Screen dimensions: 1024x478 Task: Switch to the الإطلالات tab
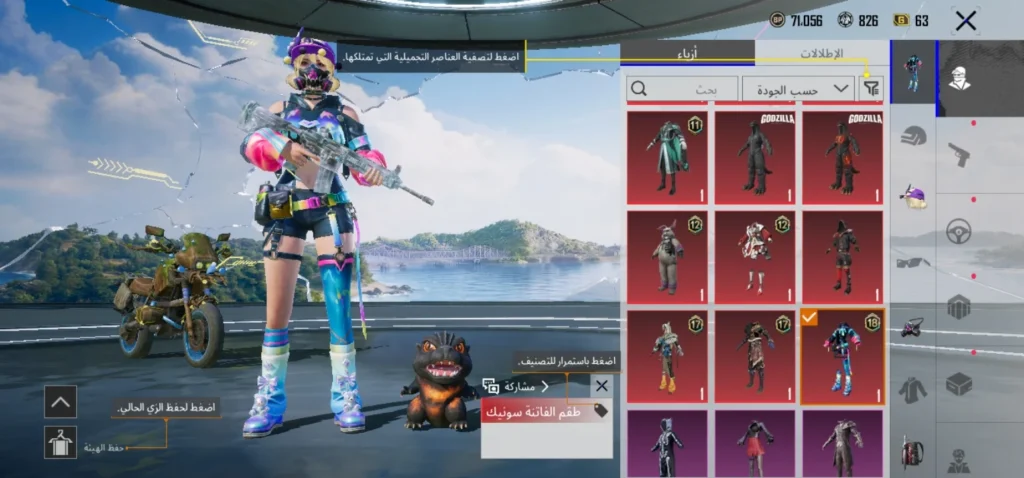click(x=821, y=54)
